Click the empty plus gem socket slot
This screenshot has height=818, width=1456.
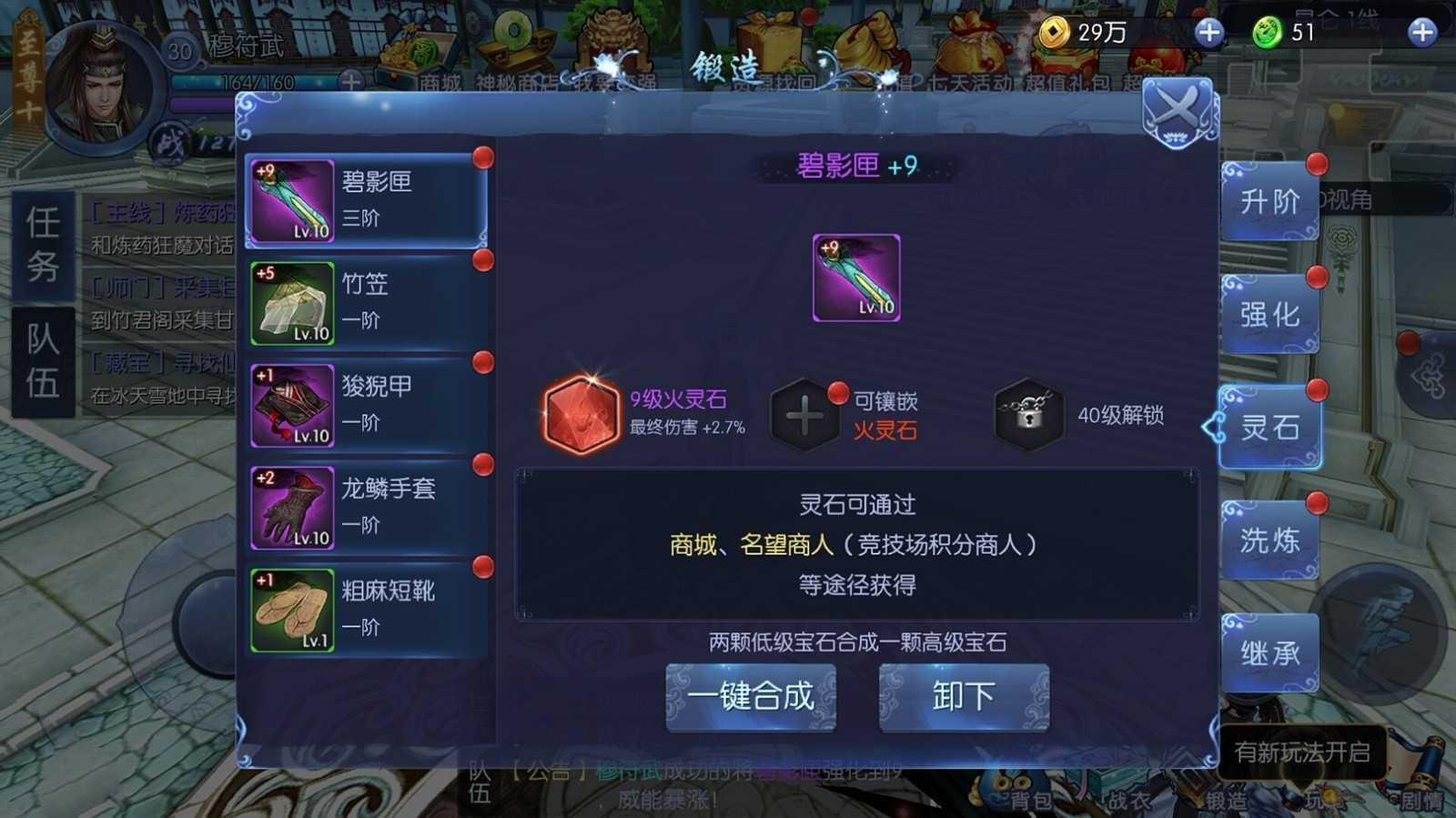tap(804, 414)
